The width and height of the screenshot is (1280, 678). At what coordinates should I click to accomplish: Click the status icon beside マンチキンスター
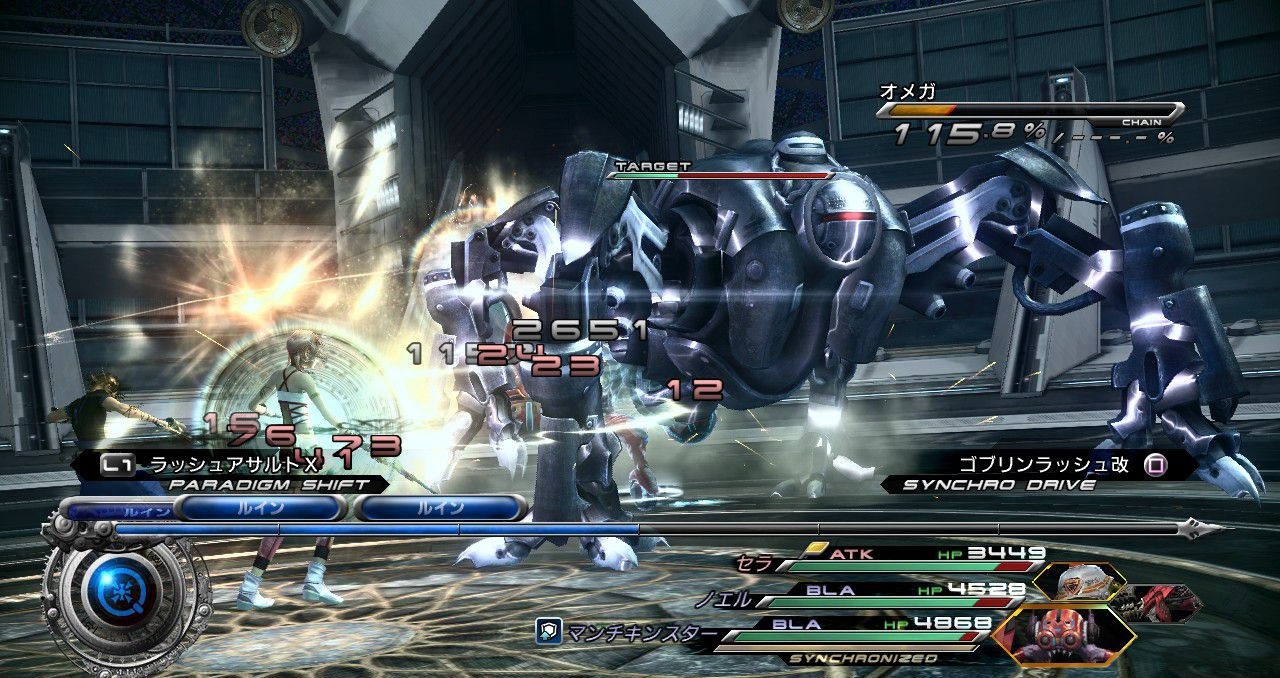point(546,631)
